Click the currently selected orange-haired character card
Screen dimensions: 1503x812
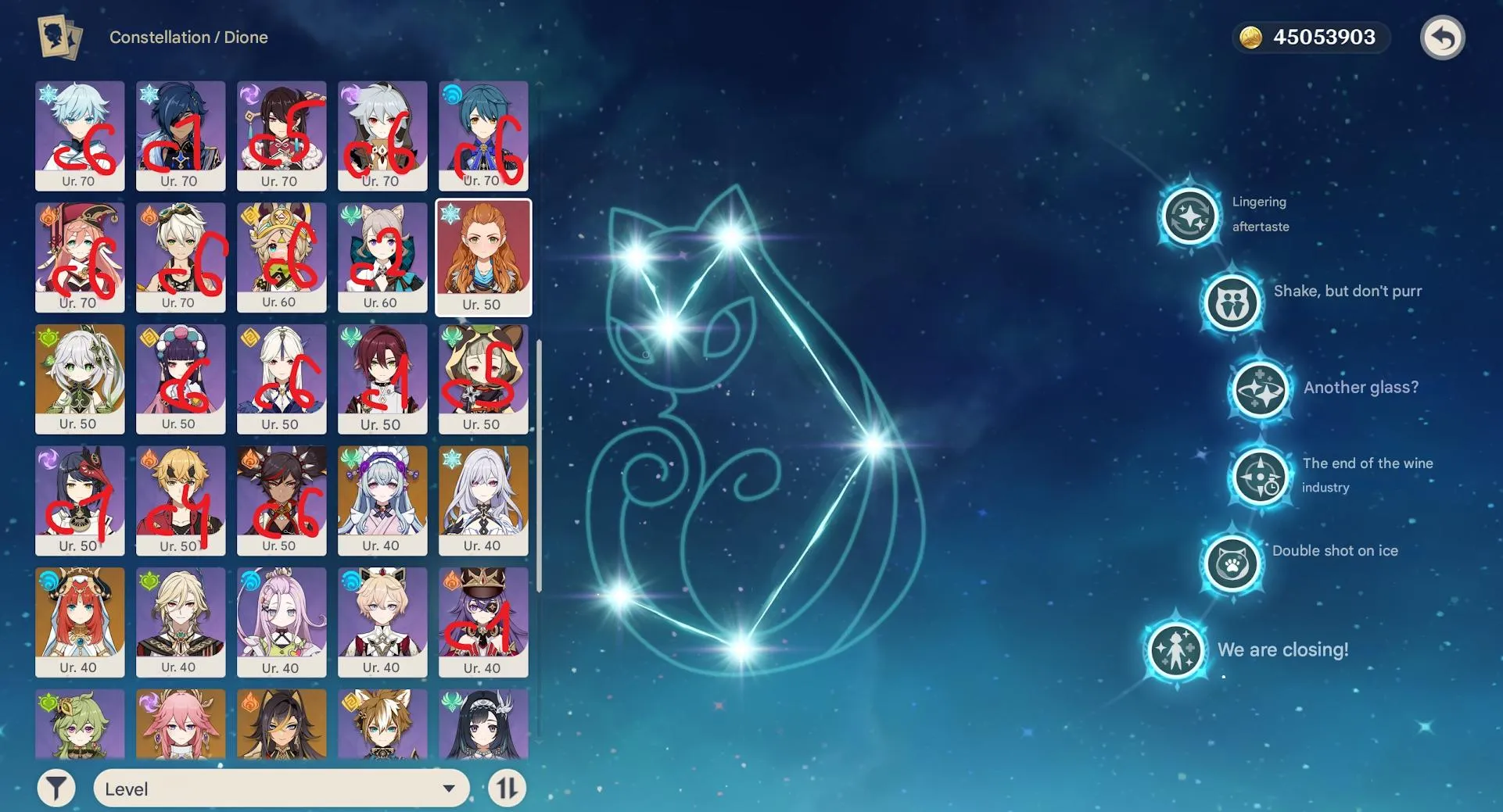click(x=483, y=256)
